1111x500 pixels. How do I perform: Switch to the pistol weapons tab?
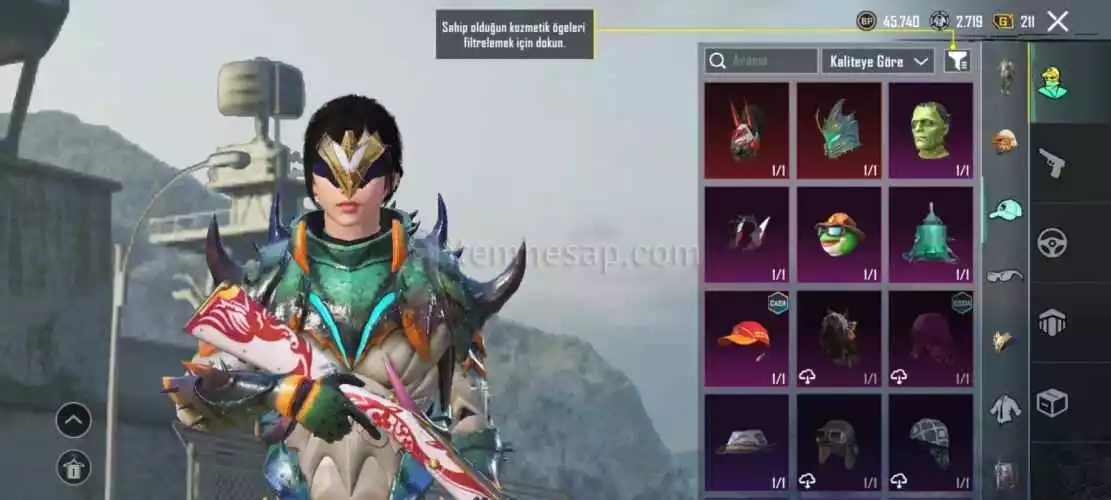tap(1052, 162)
